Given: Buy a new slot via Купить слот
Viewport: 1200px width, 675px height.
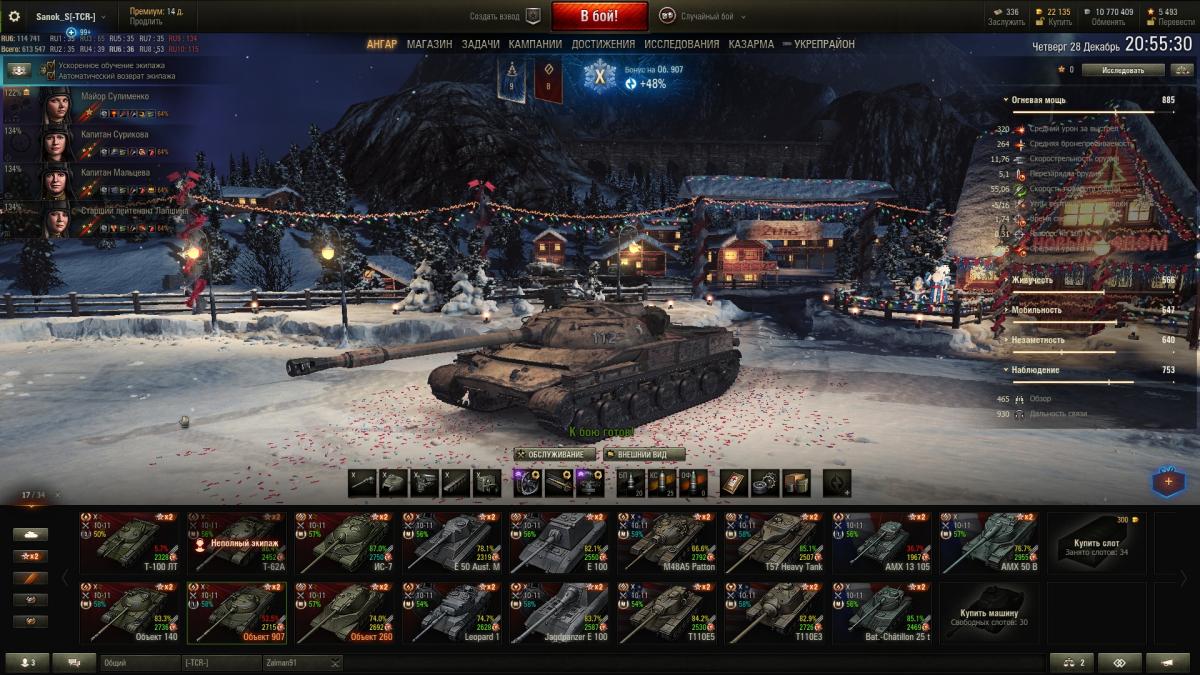Looking at the screenshot, I should pos(1096,542).
